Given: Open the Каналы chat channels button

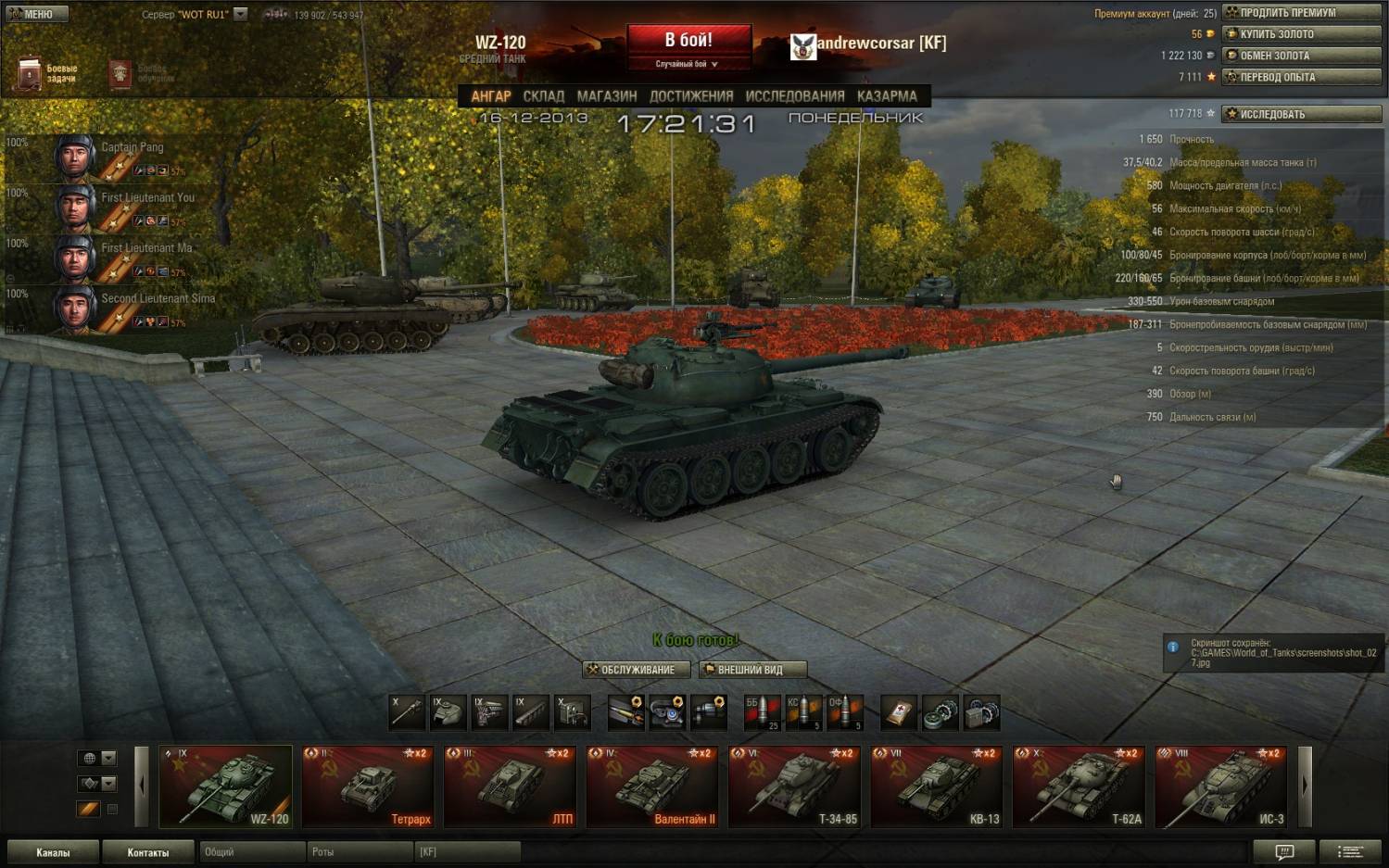Looking at the screenshot, I should pyautogui.click(x=53, y=852).
